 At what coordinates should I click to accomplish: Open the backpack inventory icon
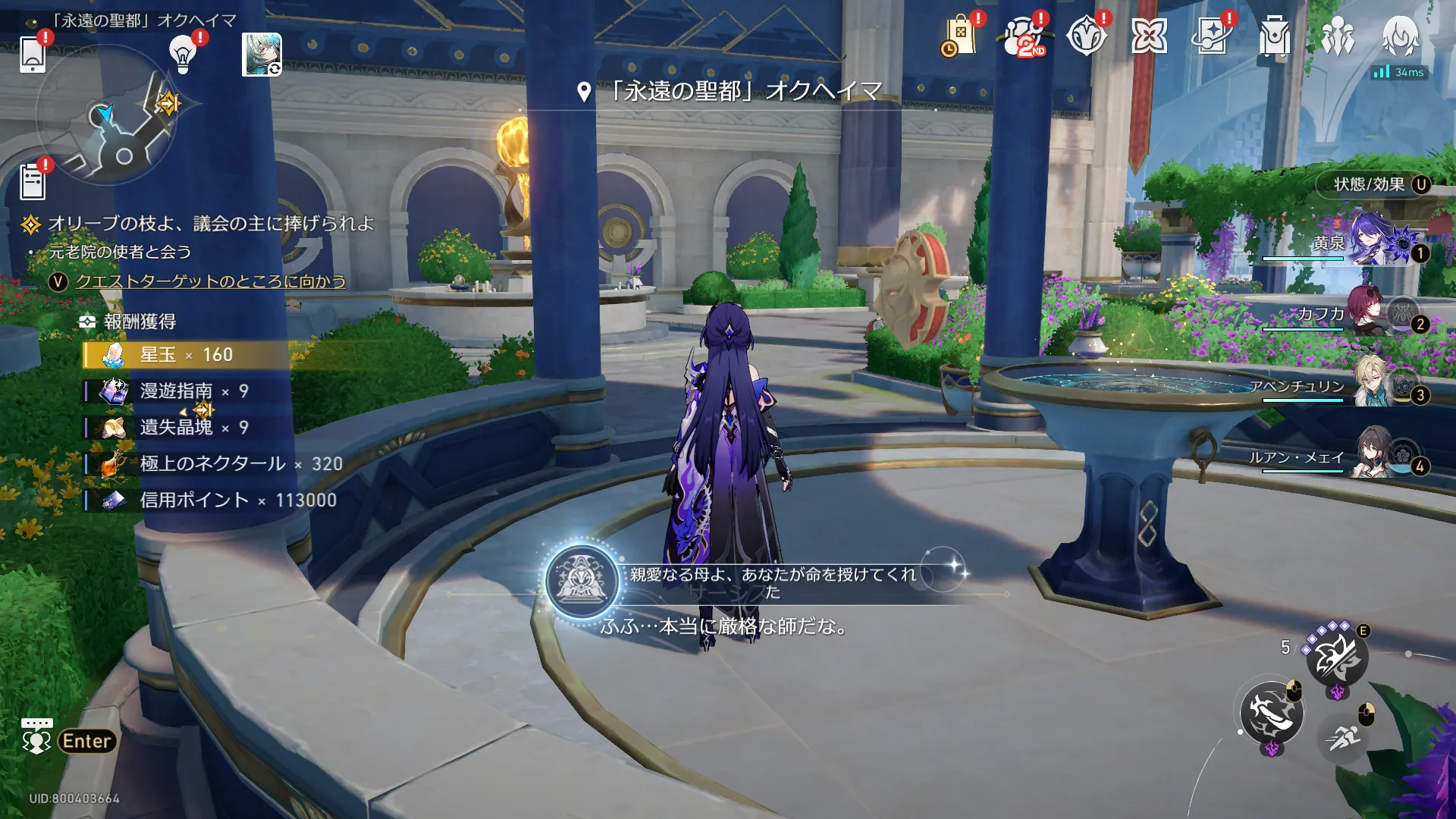tap(1275, 36)
